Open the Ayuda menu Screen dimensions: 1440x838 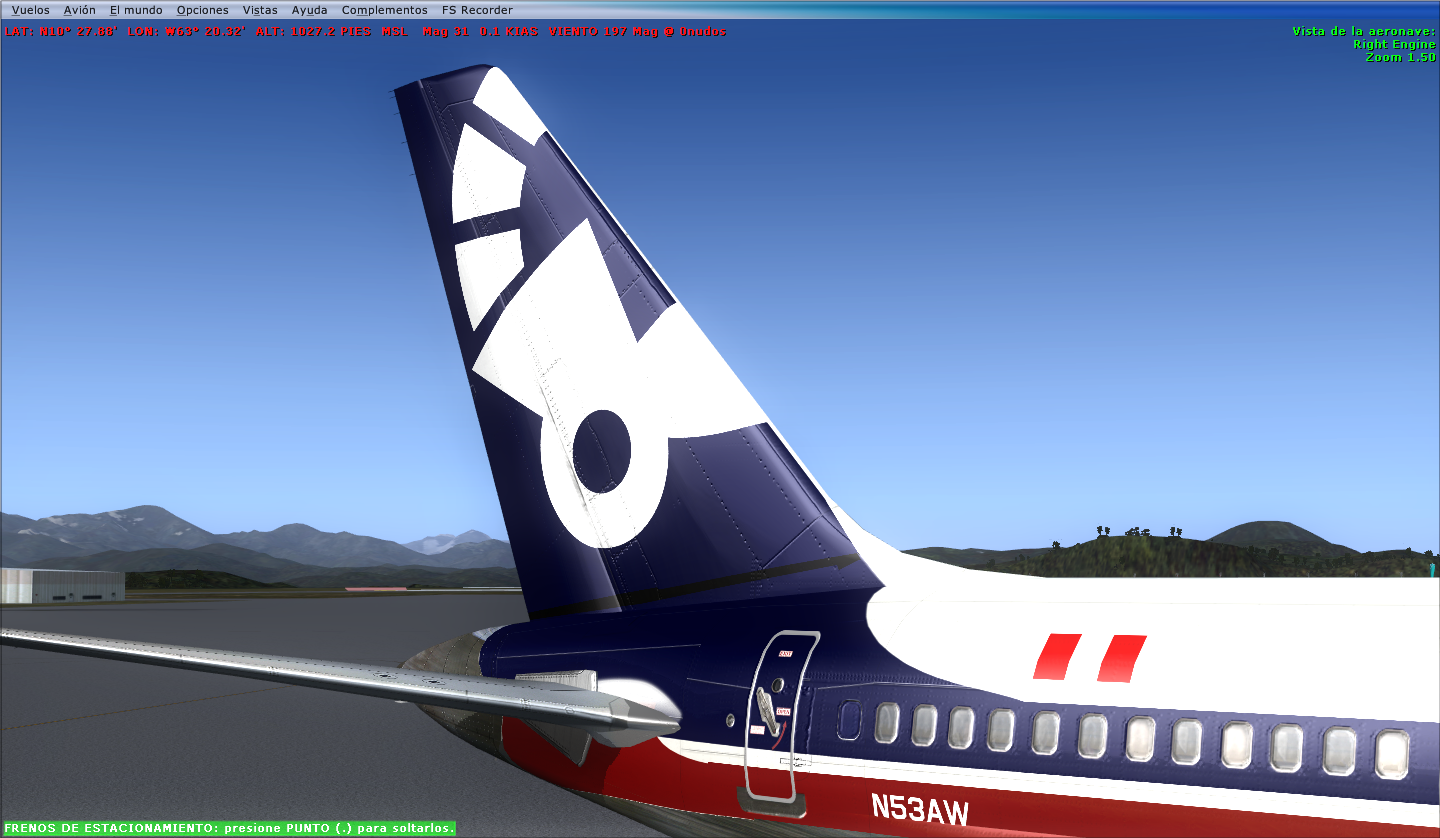(x=308, y=9)
